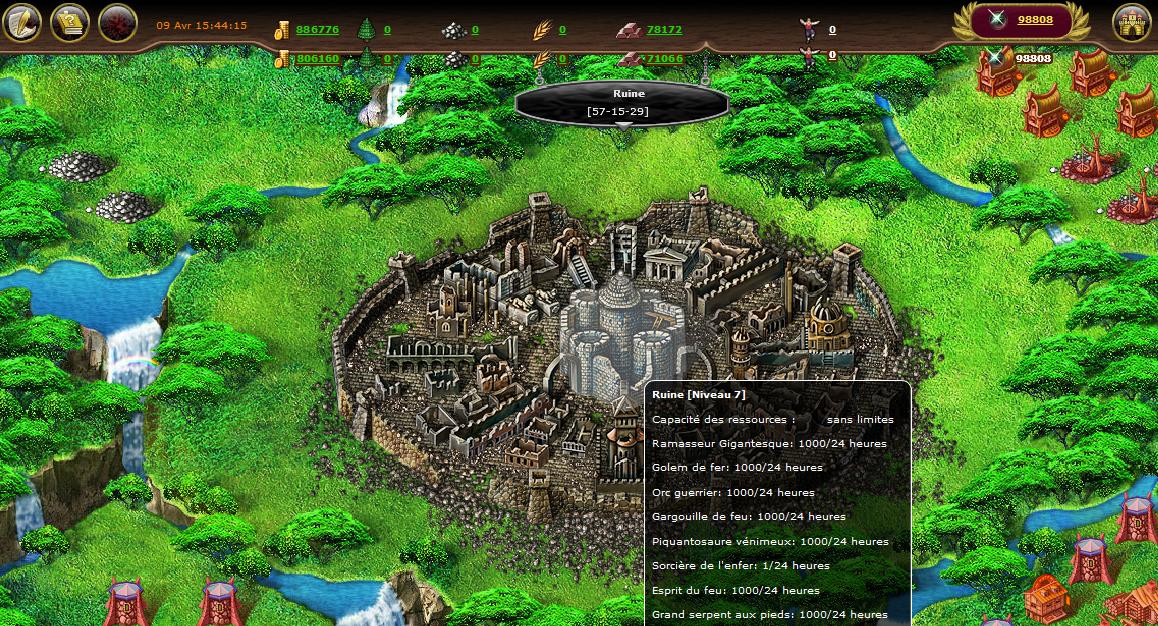Image resolution: width=1158 pixels, height=626 pixels.
Task: Click the iron ingot amount 78172
Action: coord(664,30)
